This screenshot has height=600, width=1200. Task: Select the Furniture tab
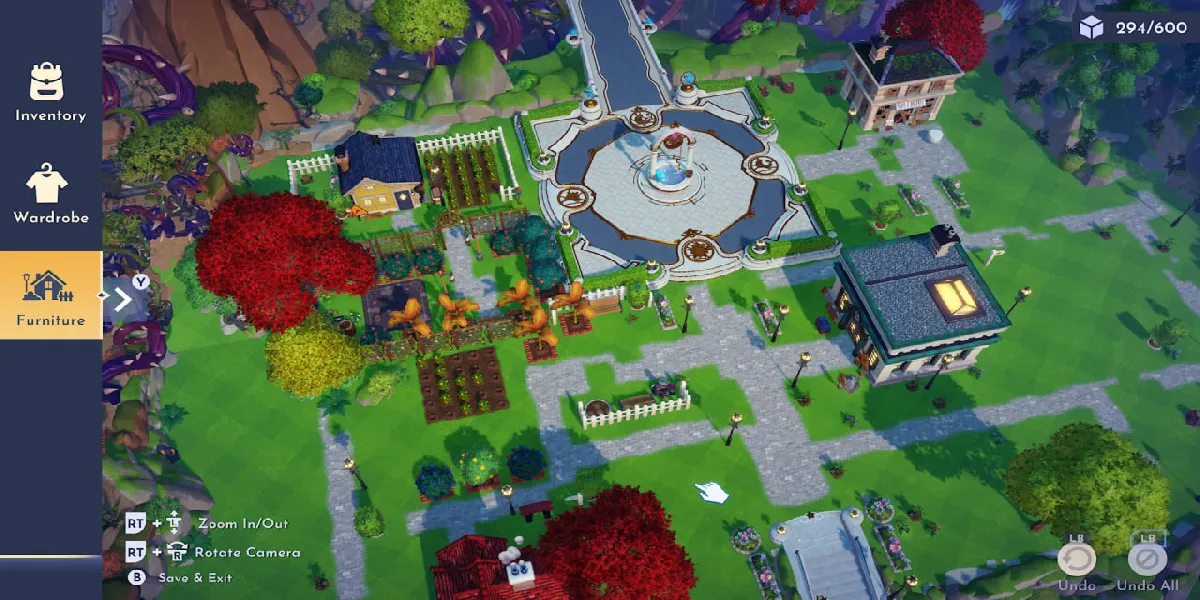(50, 296)
